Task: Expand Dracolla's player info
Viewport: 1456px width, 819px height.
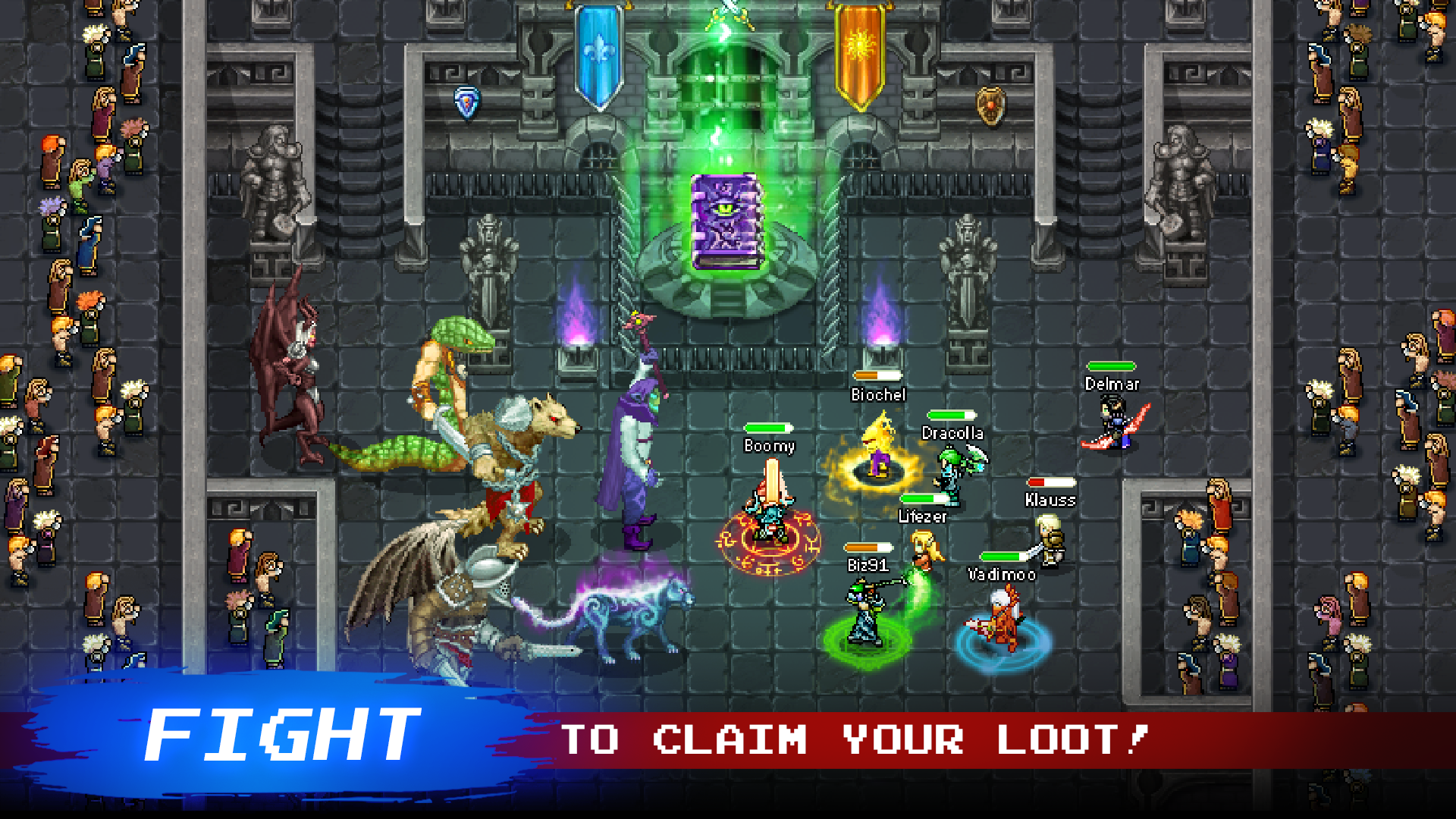Action: (x=952, y=434)
